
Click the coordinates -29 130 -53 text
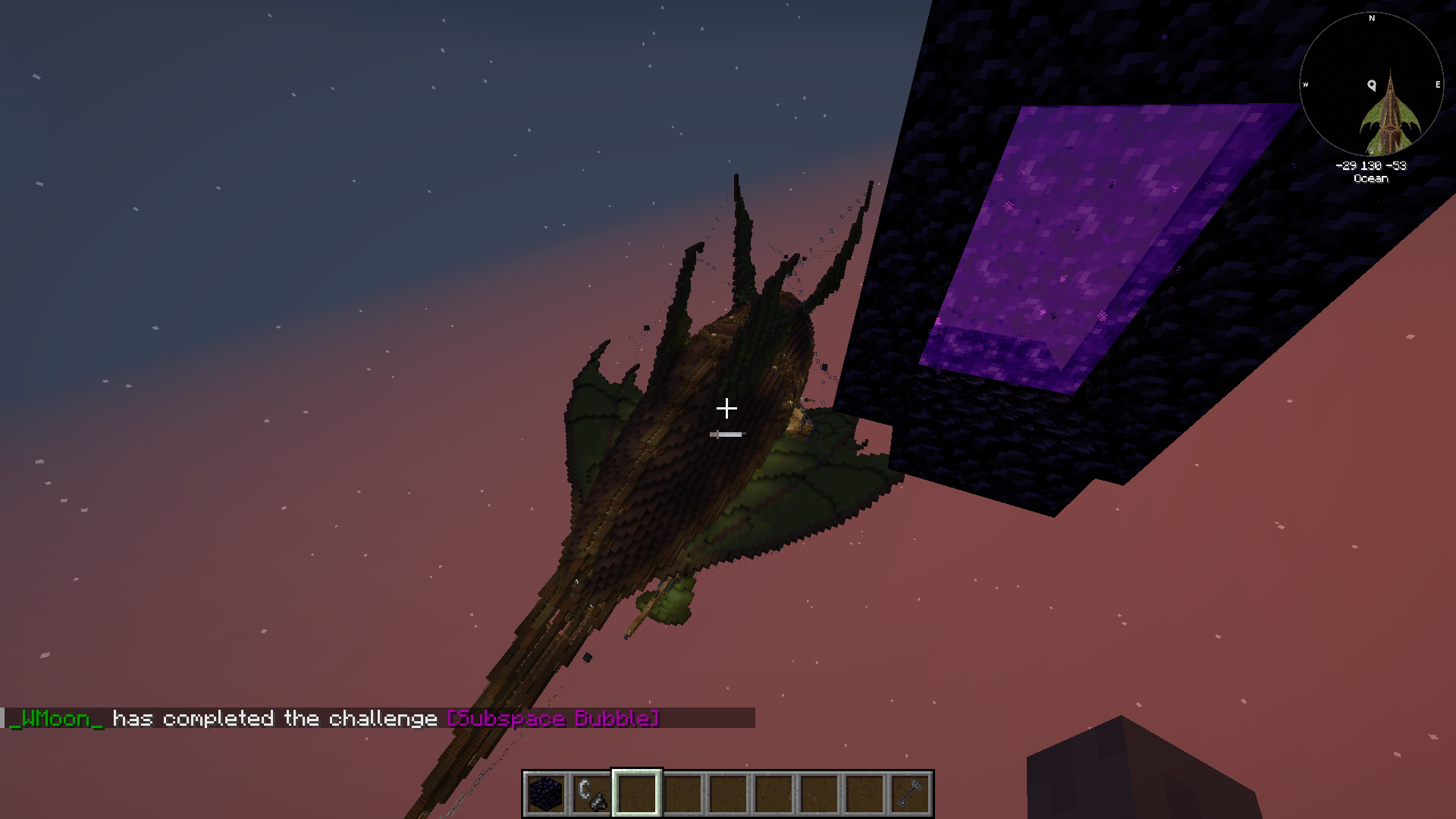[1370, 167]
